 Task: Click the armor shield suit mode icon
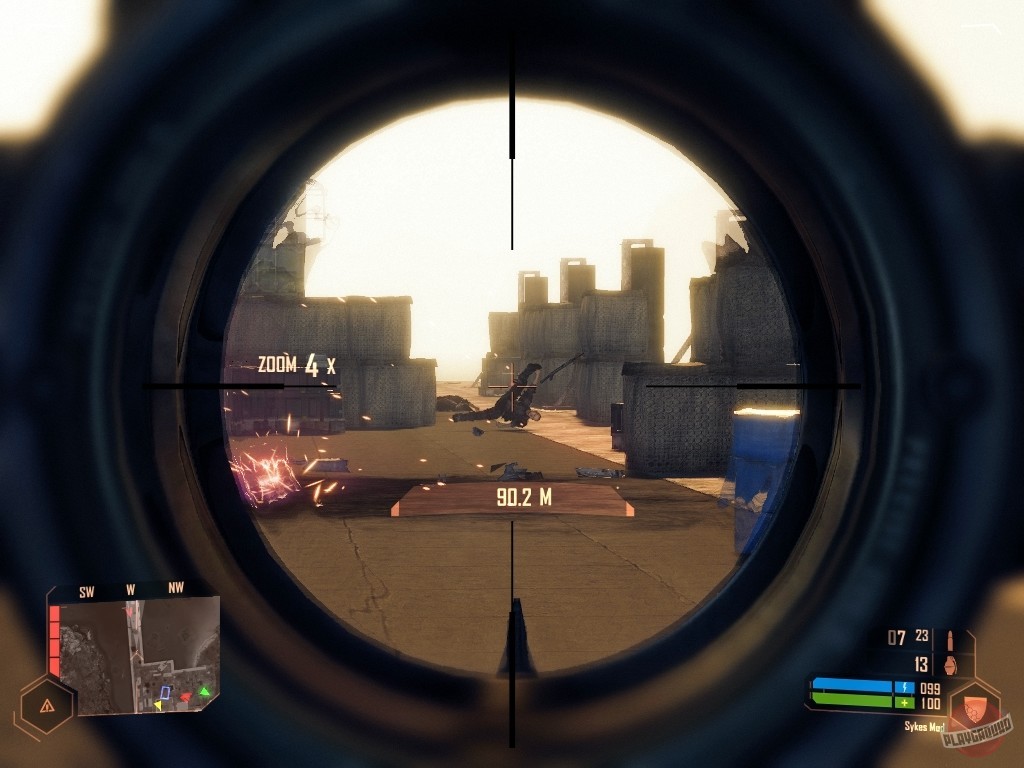[x=973, y=707]
